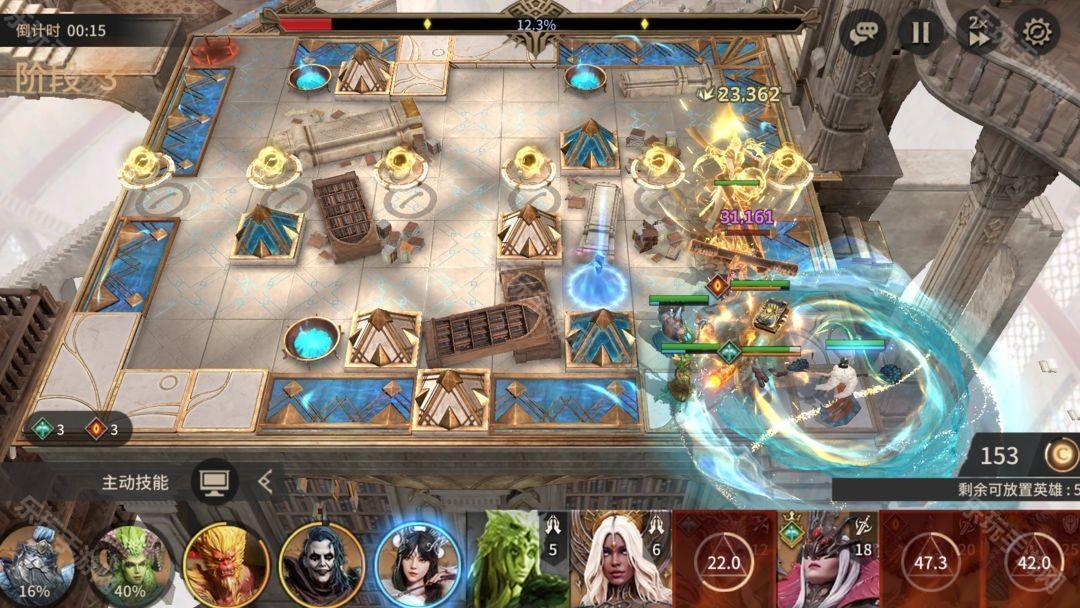The height and width of the screenshot is (608, 1080).
Task: Pause the battle
Action: [x=920, y=32]
